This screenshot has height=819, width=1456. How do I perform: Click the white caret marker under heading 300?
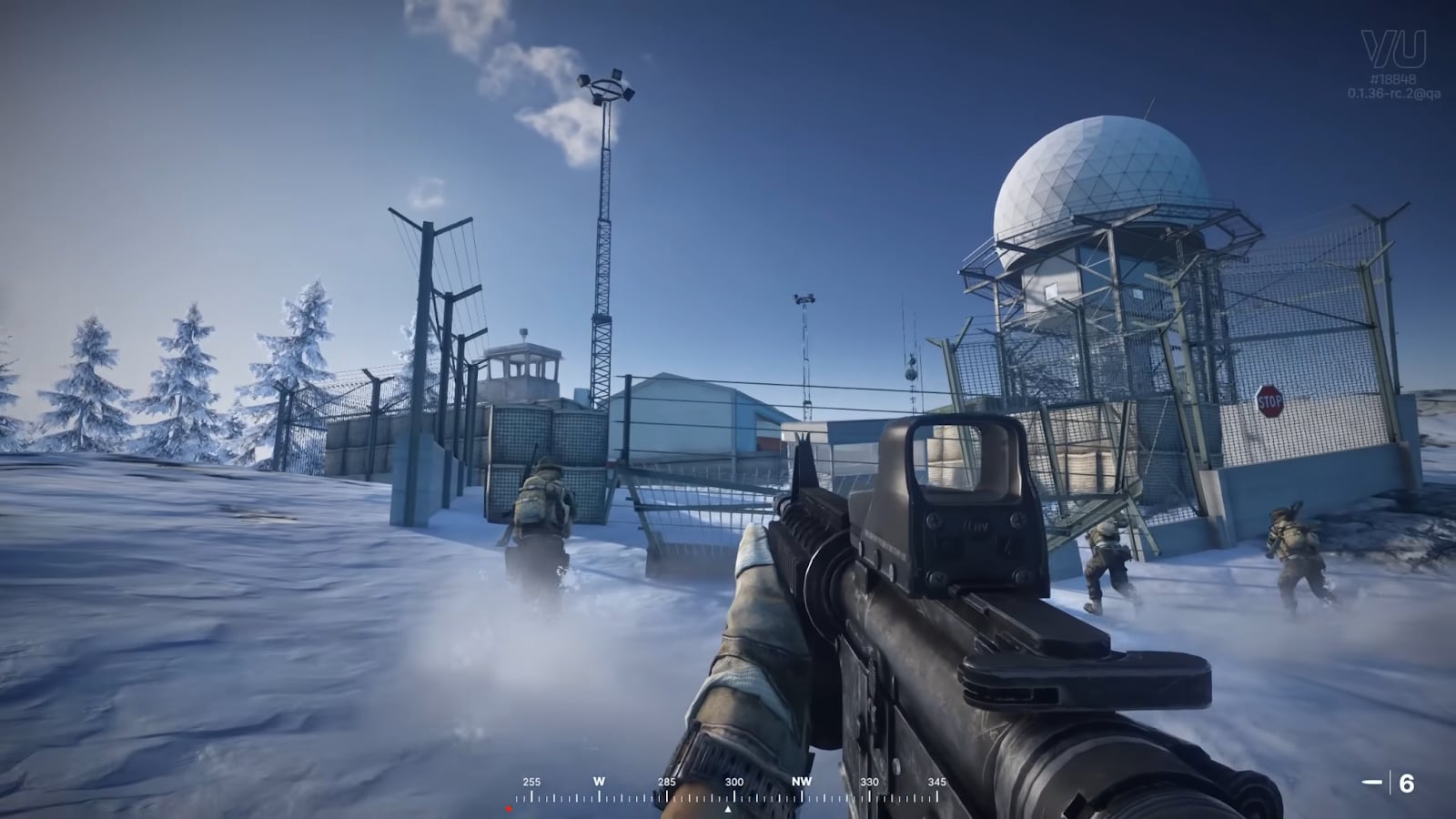[x=728, y=807]
